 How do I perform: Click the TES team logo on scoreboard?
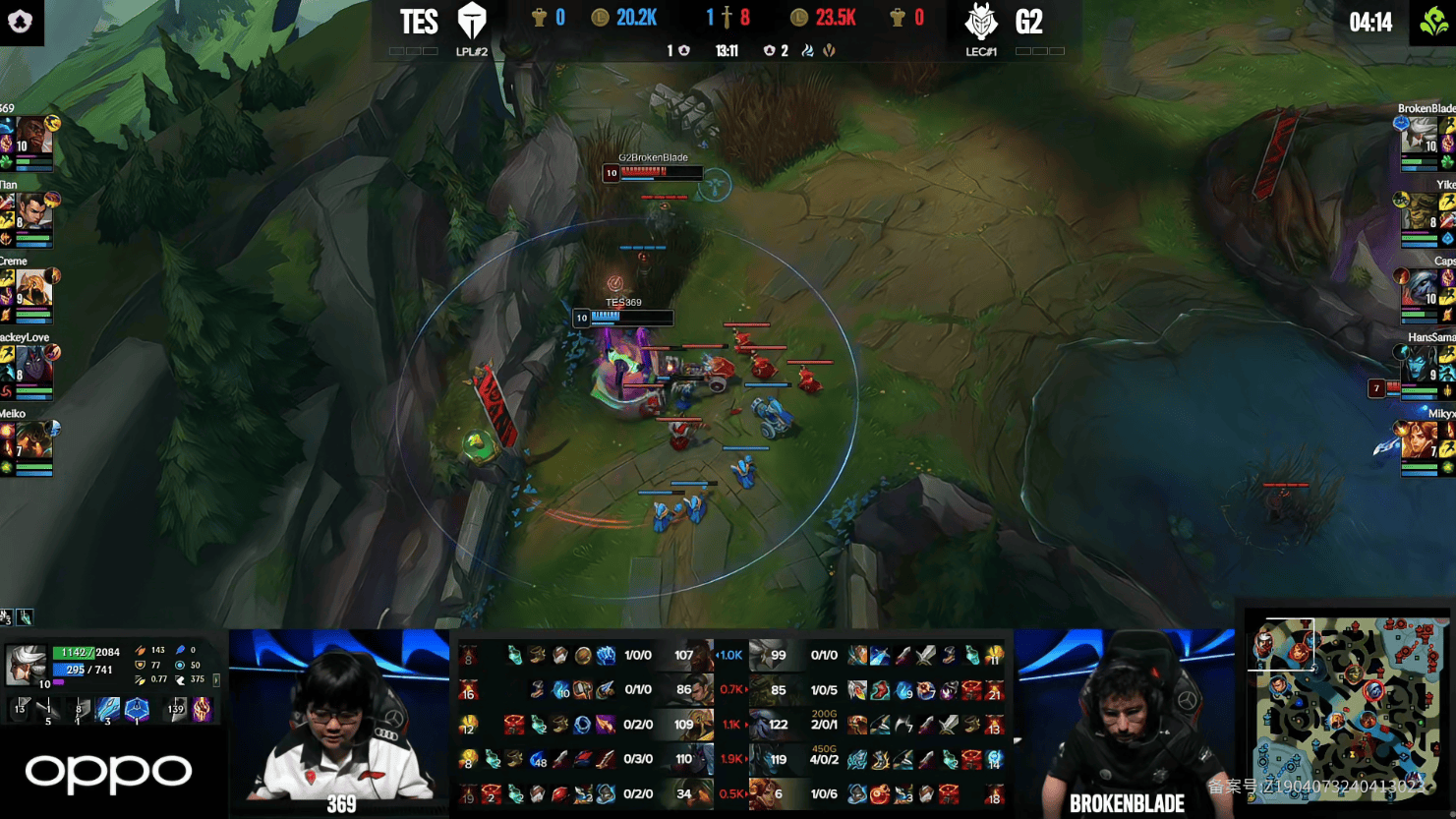click(472, 22)
